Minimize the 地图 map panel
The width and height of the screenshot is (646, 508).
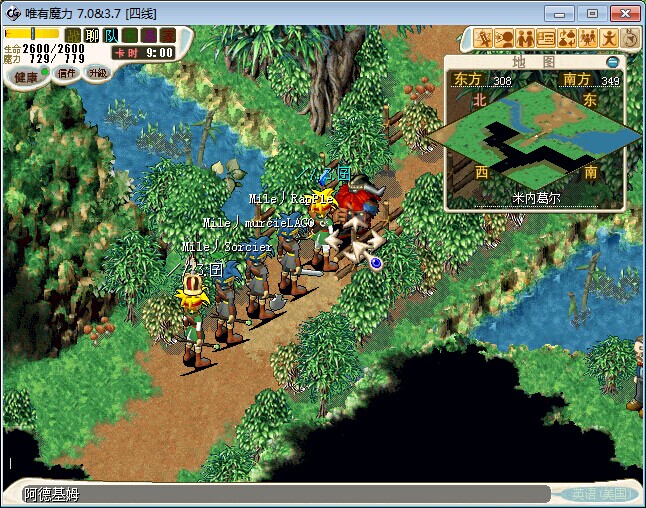(613, 62)
